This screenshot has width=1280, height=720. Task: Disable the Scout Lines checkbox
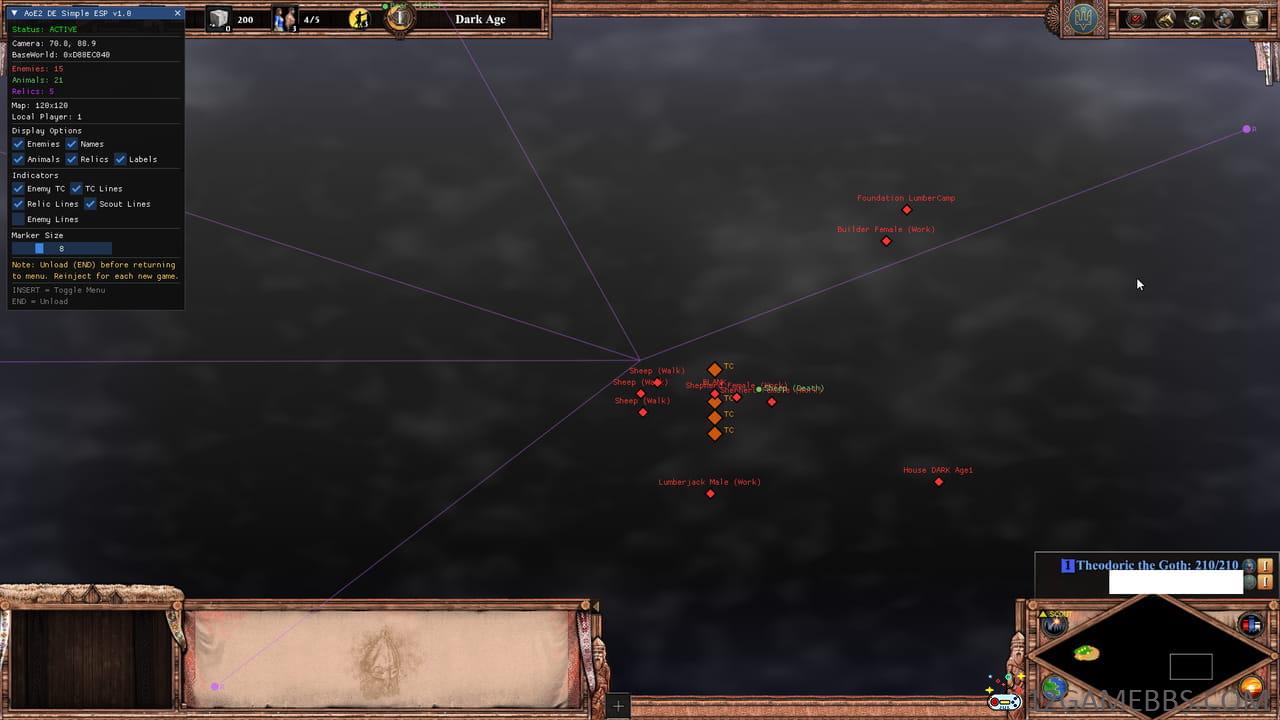click(x=88, y=203)
